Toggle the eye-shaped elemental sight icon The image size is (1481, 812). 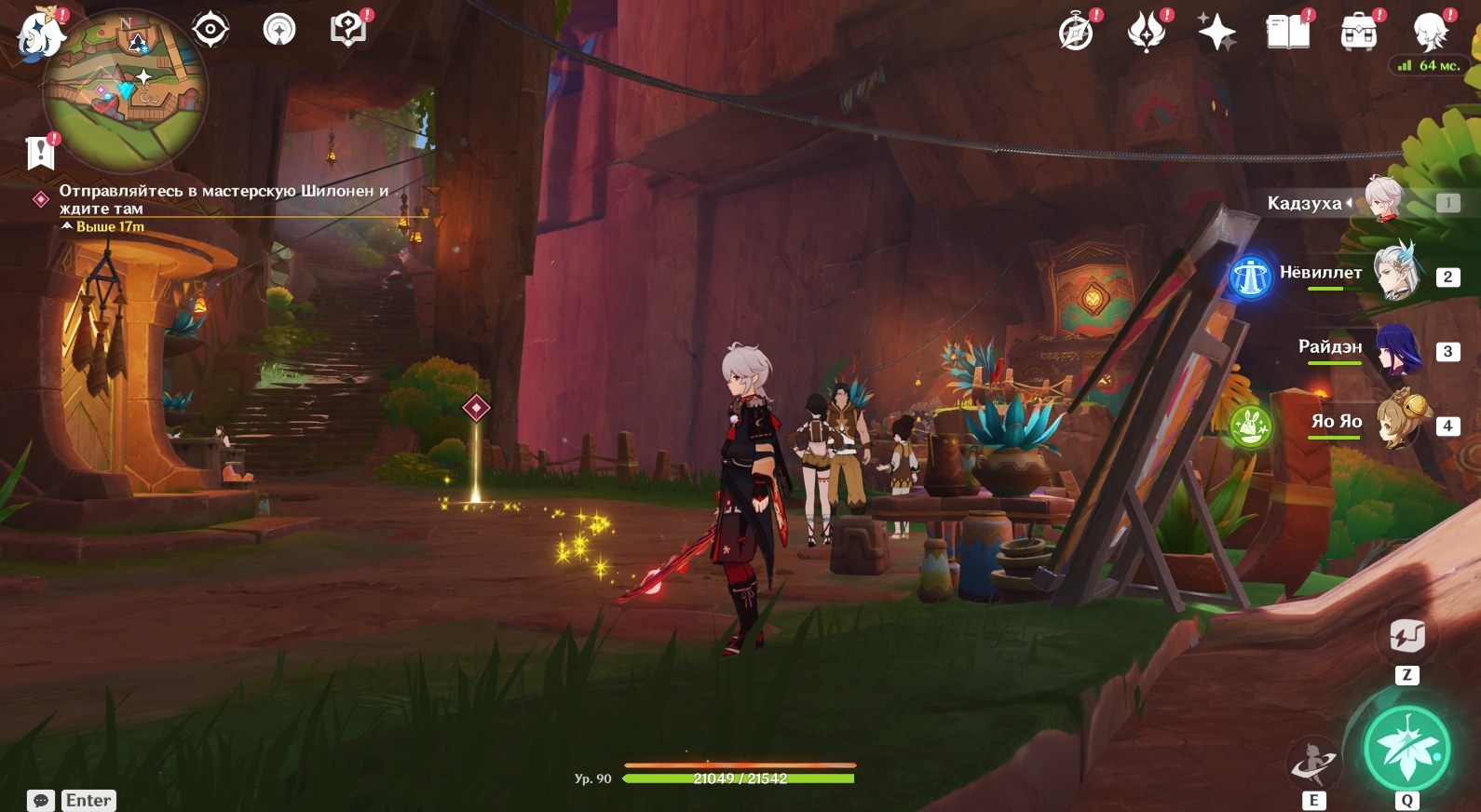(x=210, y=30)
